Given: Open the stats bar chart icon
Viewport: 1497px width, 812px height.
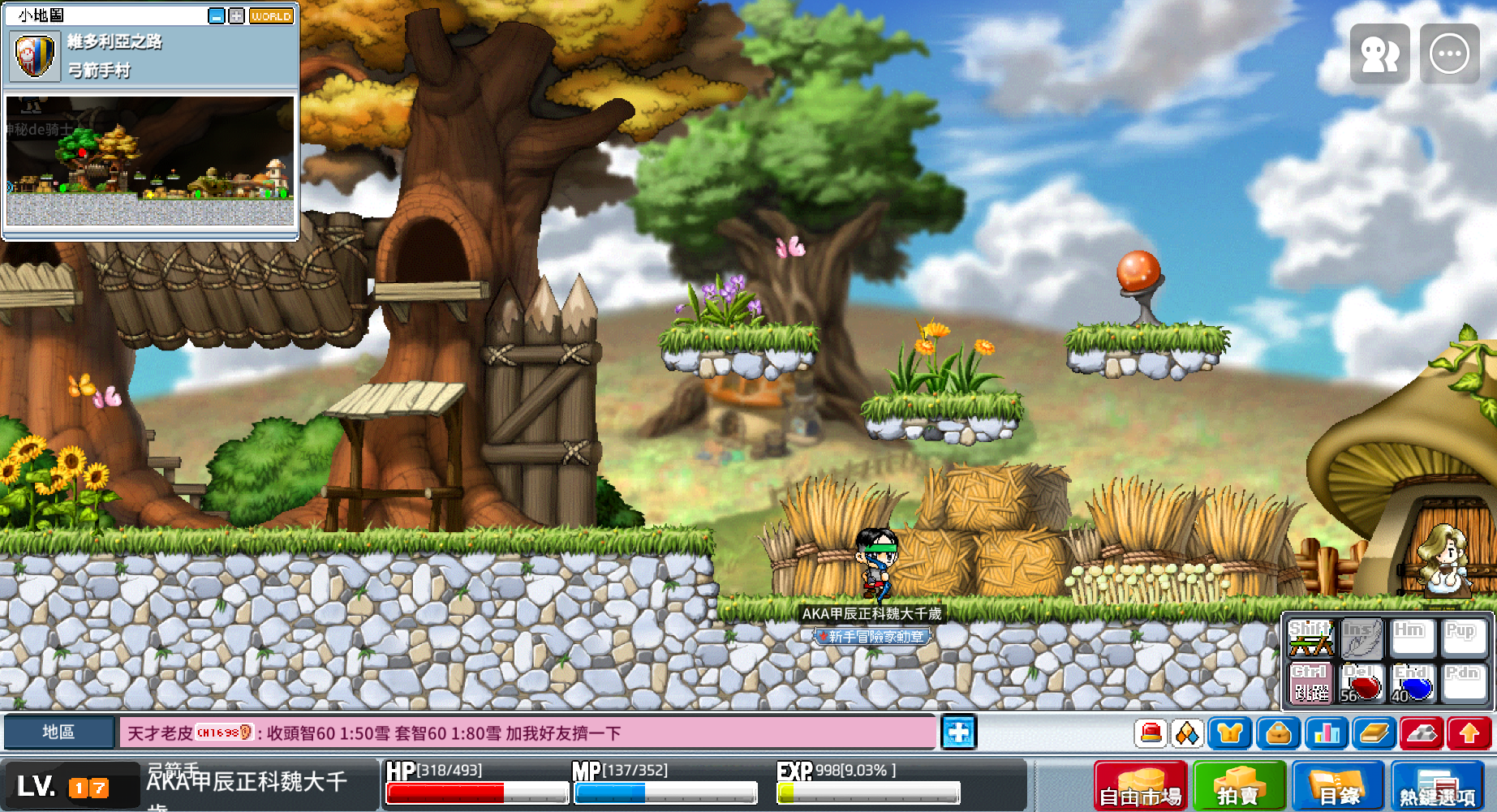Looking at the screenshot, I should coord(1326,733).
